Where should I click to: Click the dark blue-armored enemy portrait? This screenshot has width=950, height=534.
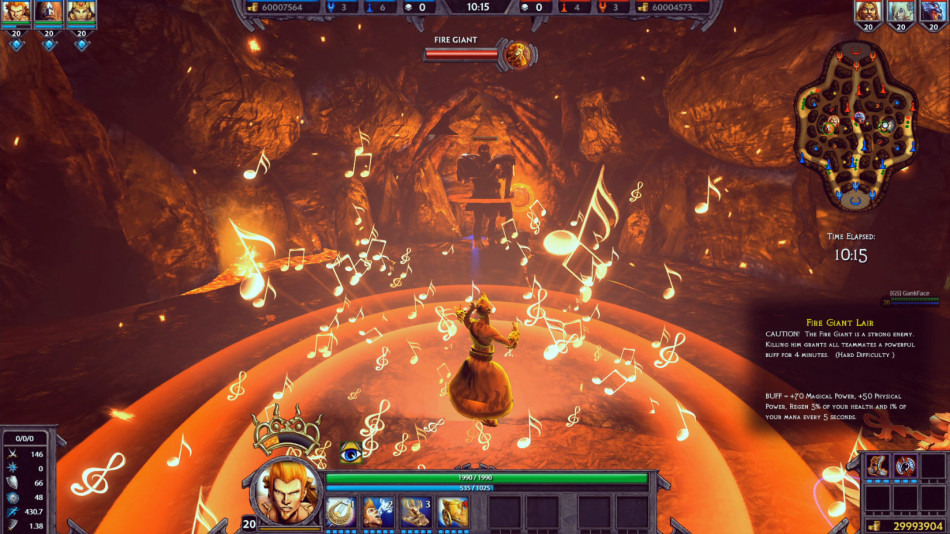click(x=933, y=12)
